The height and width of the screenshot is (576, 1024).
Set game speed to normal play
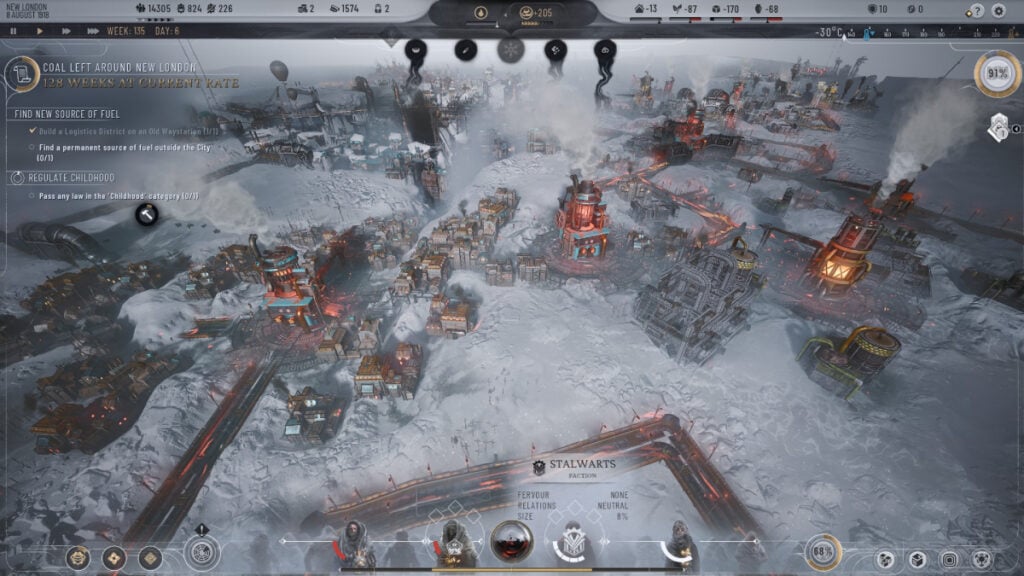39,31
